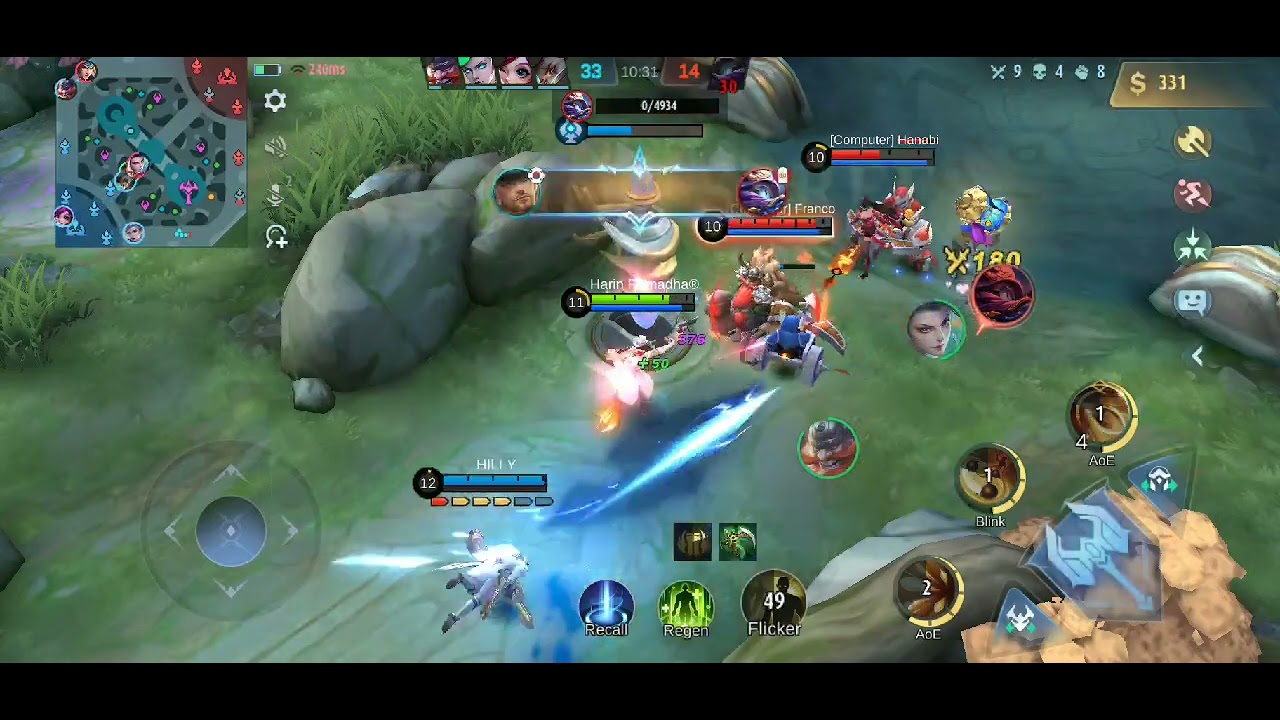The height and width of the screenshot is (720, 1280).
Task: Toggle the muted microphone icon
Action: (x=276, y=193)
